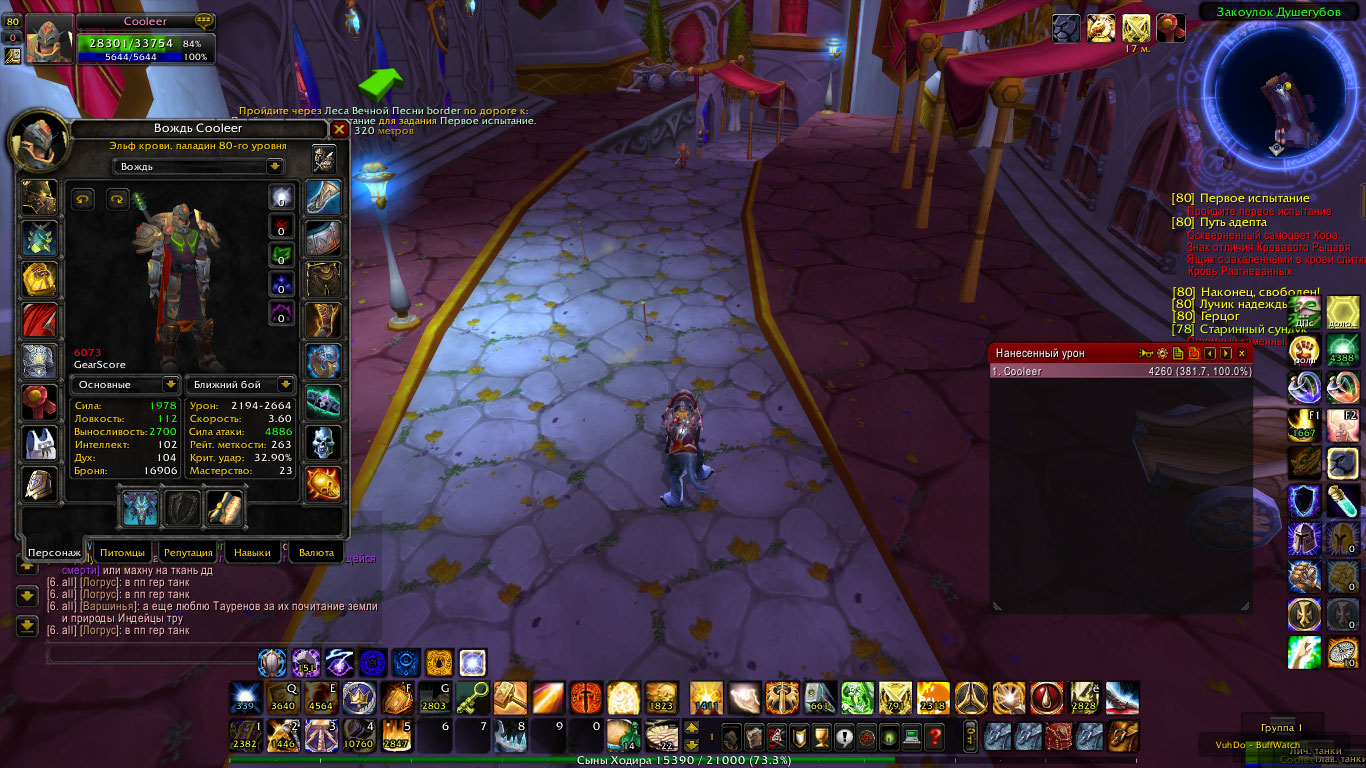Open the Ближний бой stats dropdown
The image size is (1366, 768).
pos(285,384)
